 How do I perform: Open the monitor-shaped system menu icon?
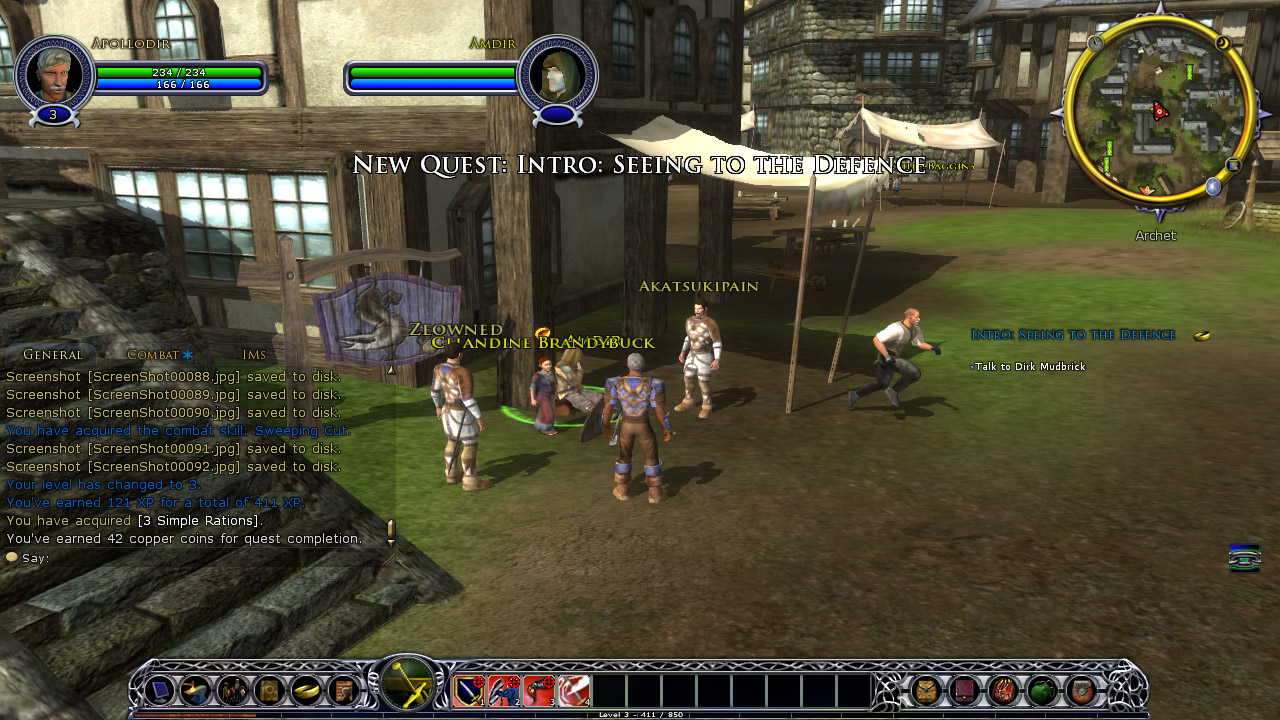pos(159,690)
